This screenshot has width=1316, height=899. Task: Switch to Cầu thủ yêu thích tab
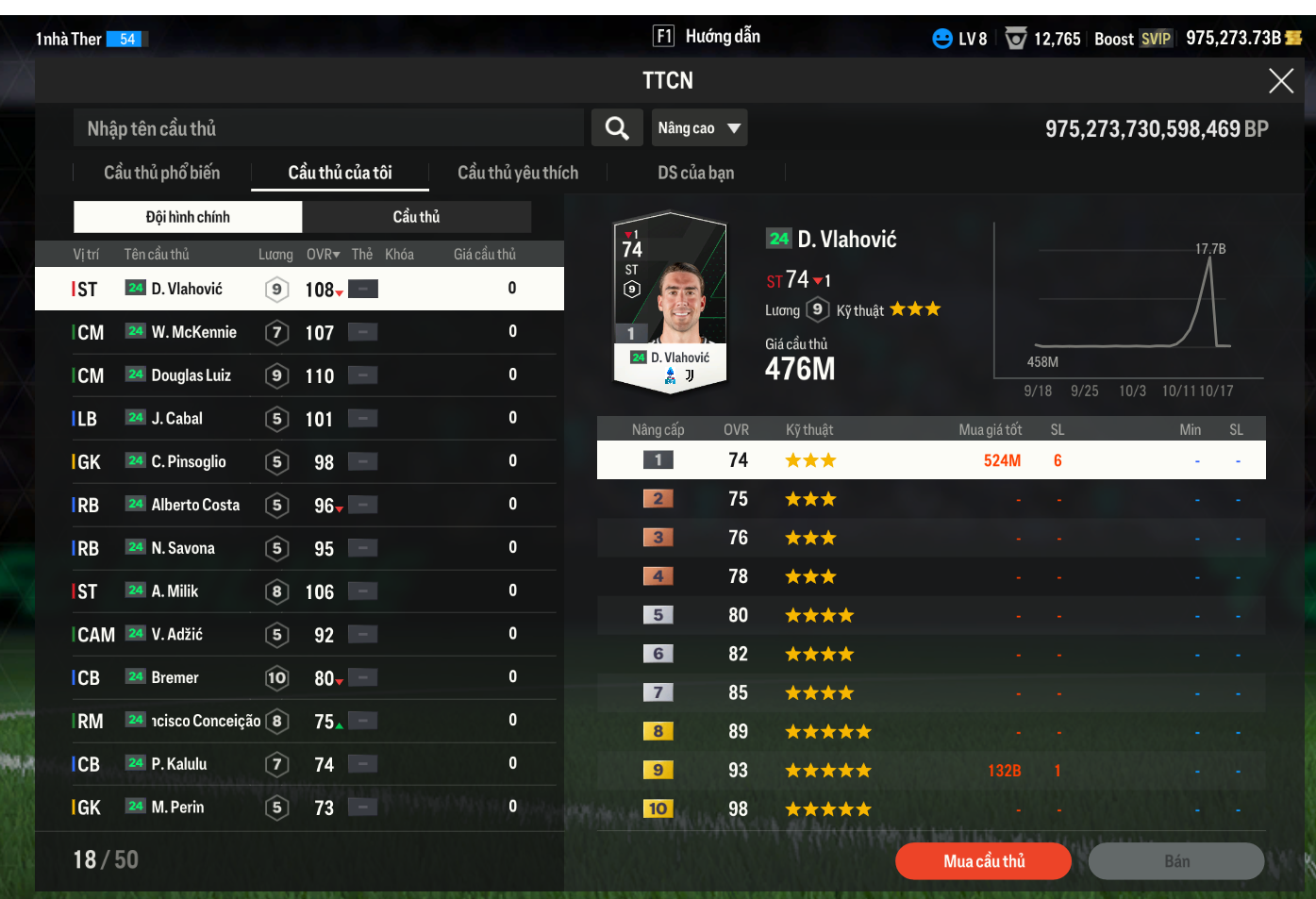point(518,173)
